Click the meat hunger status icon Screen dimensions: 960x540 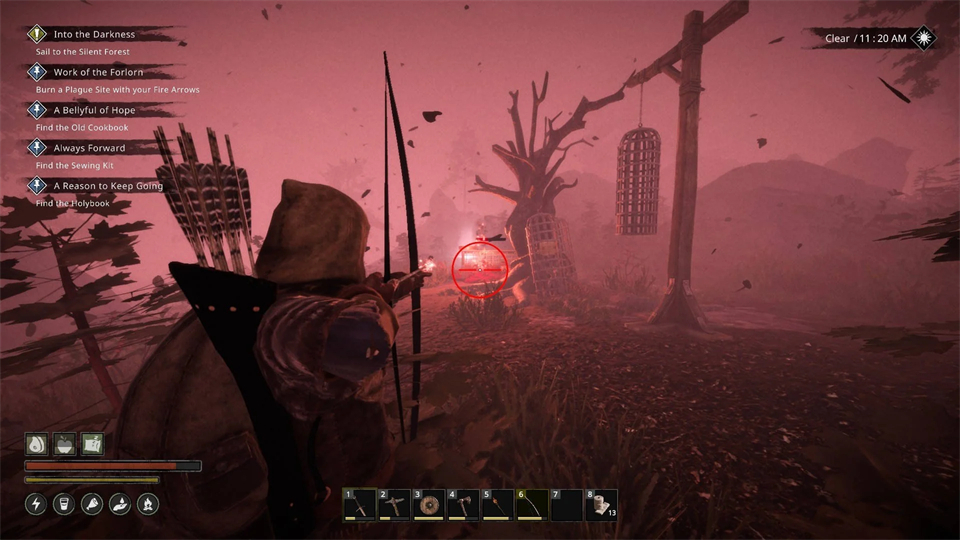coord(37,444)
